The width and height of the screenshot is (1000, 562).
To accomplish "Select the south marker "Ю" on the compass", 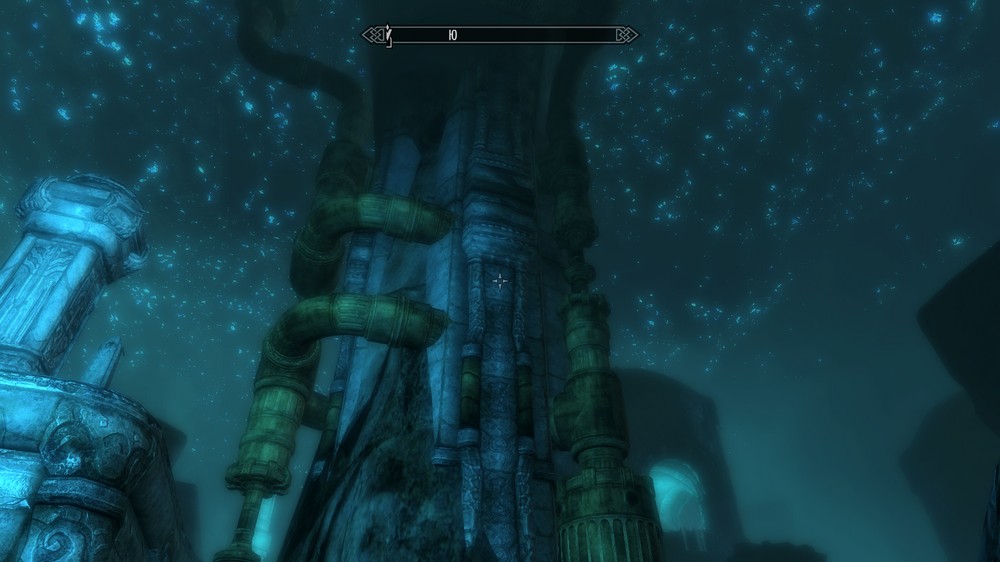I will pyautogui.click(x=453, y=35).
